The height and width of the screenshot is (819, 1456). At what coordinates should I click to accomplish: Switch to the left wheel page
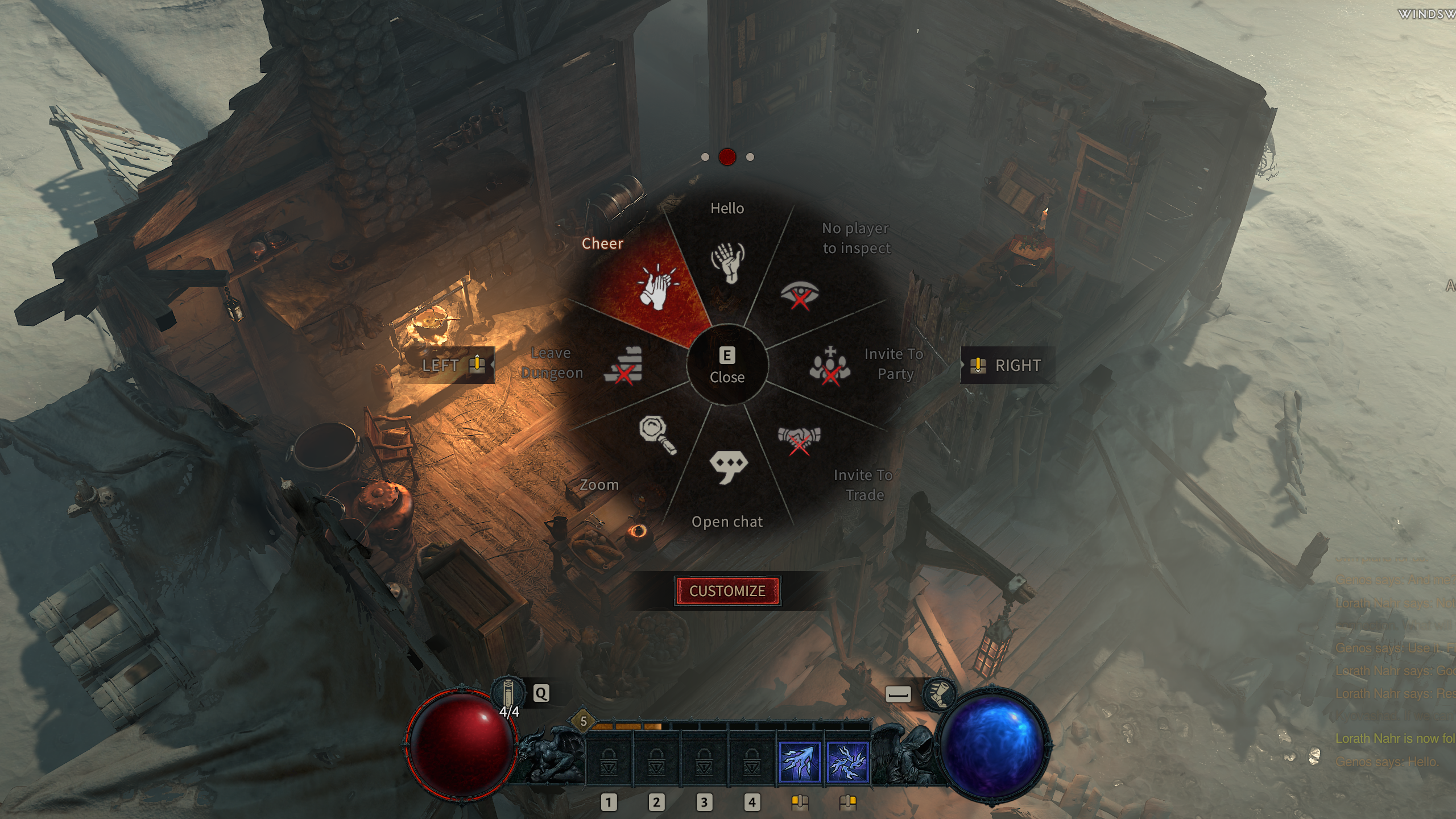pyautogui.click(x=453, y=365)
